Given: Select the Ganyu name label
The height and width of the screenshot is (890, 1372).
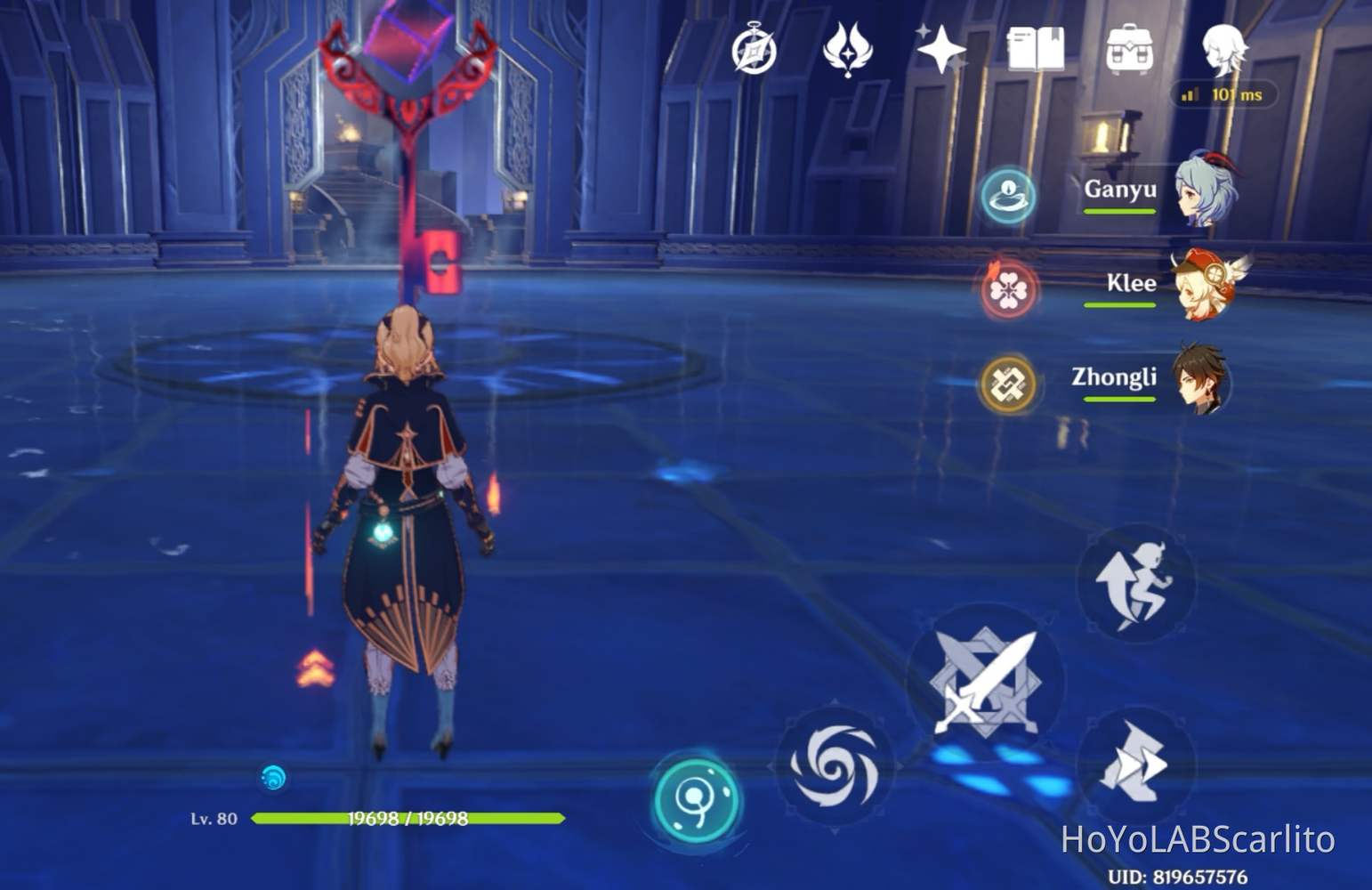Looking at the screenshot, I should [x=1123, y=189].
